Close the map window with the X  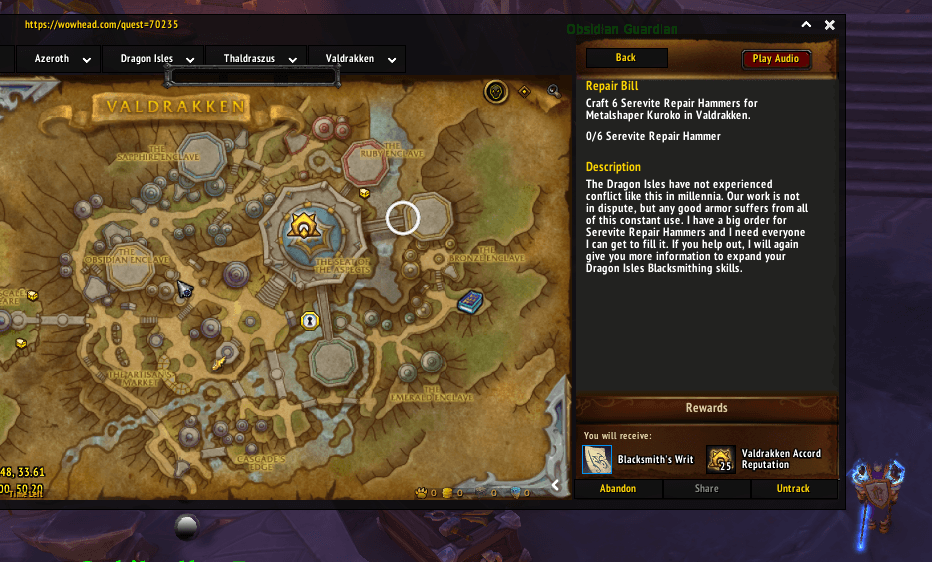tap(829, 26)
